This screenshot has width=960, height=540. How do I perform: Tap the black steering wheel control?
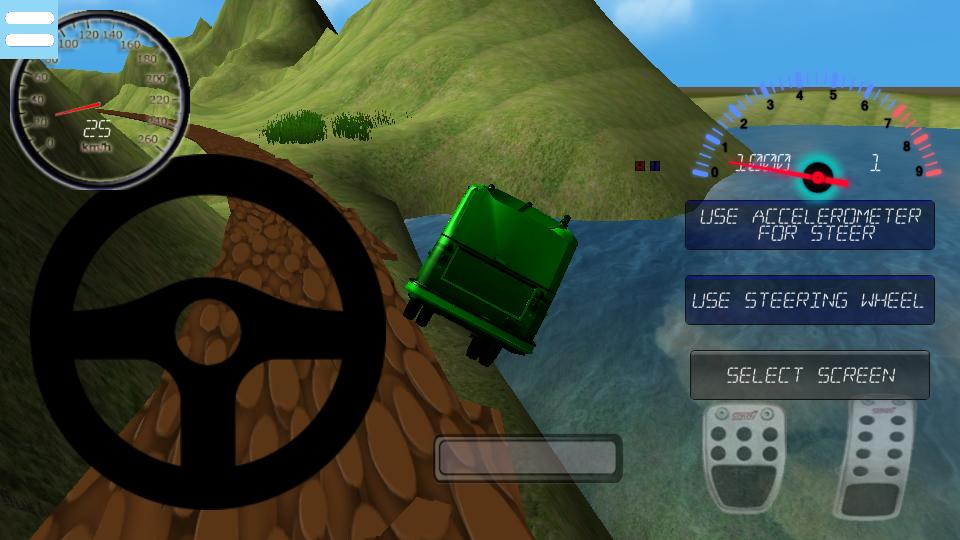click(208, 330)
